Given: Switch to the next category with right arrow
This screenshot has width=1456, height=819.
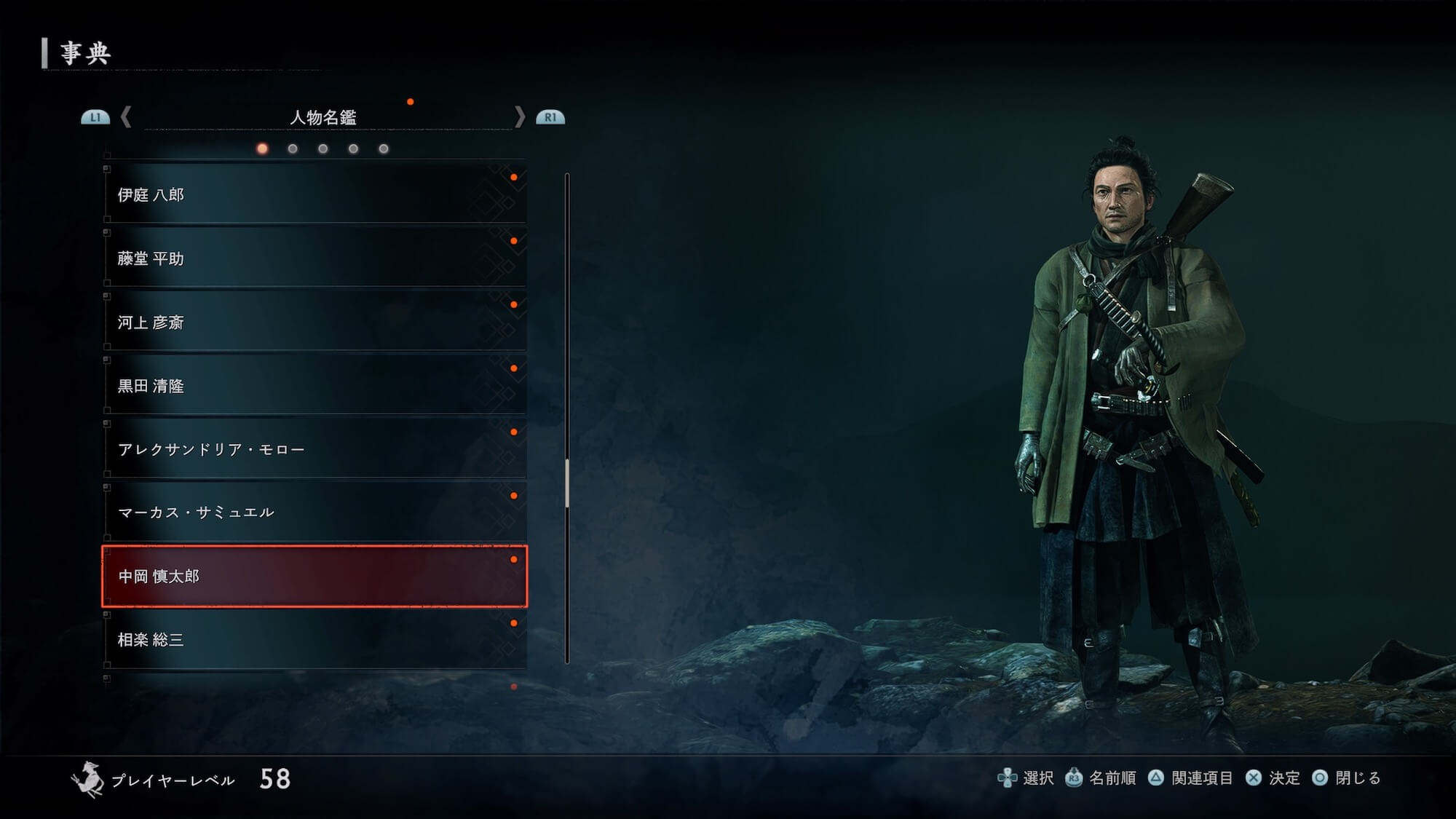Looking at the screenshot, I should click(x=519, y=116).
